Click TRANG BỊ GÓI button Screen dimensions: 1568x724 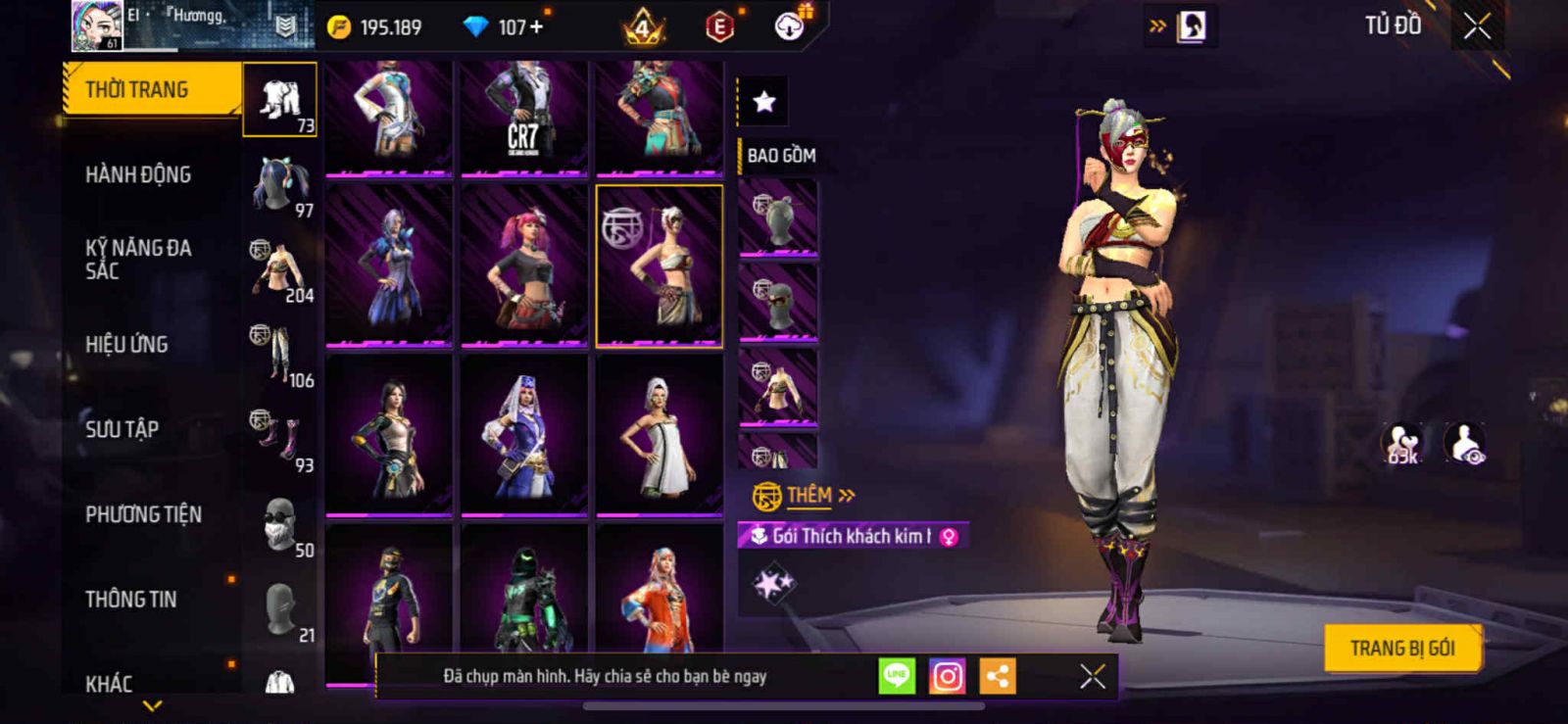[x=1401, y=648]
